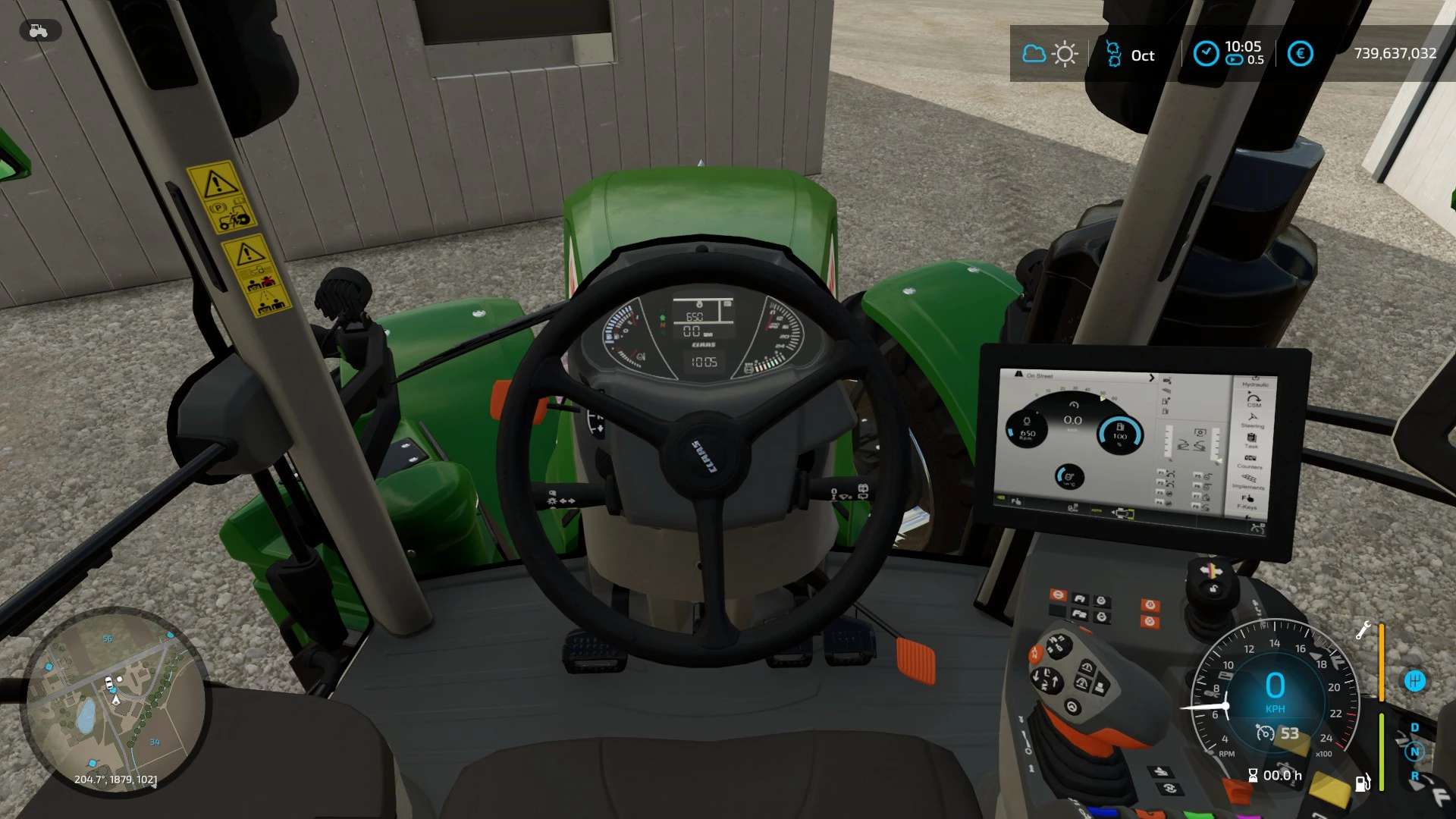Click the cruise control speed icon
This screenshot has width=1456, height=819.
pos(1265,733)
